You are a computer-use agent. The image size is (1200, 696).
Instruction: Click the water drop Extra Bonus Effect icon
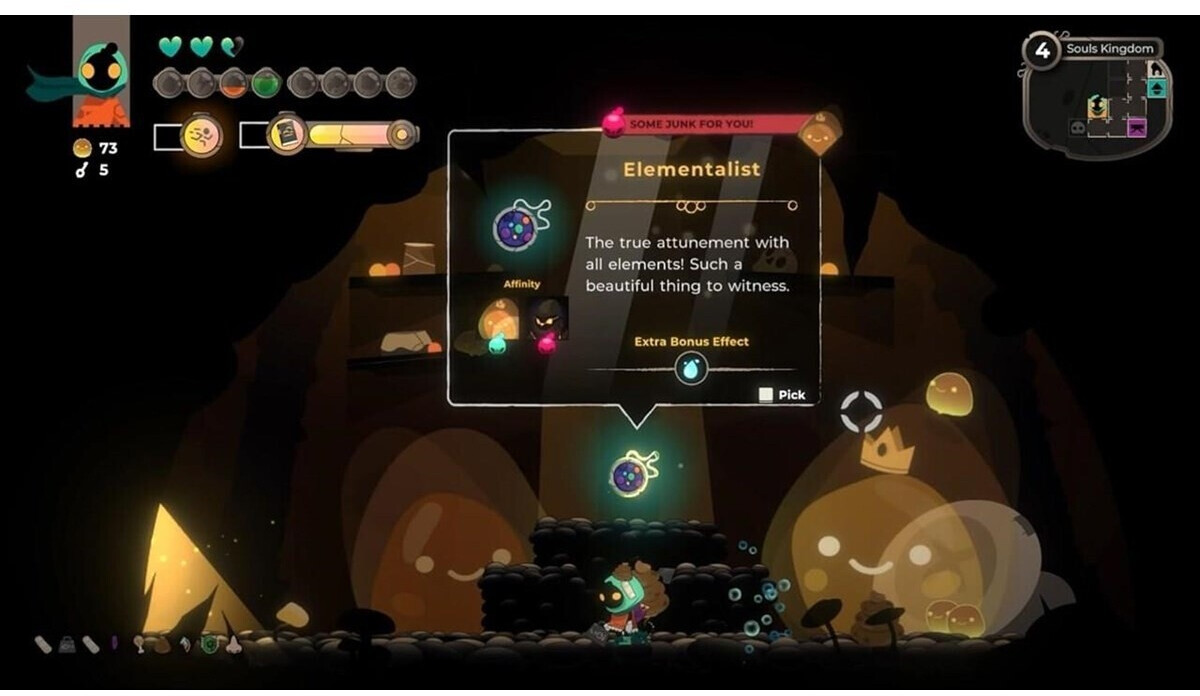(691, 370)
